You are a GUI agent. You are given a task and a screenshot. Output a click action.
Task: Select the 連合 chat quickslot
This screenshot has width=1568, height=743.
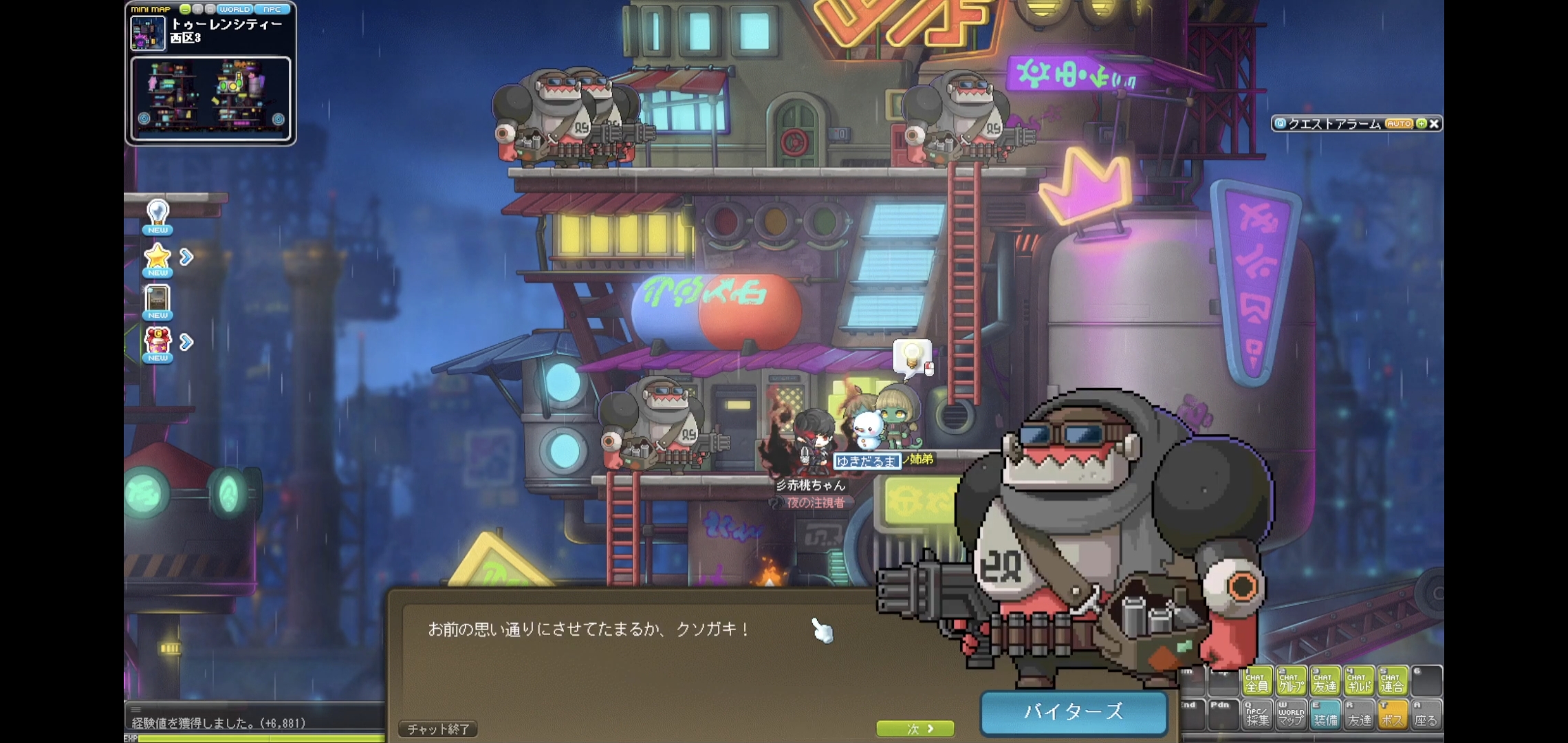[1392, 680]
